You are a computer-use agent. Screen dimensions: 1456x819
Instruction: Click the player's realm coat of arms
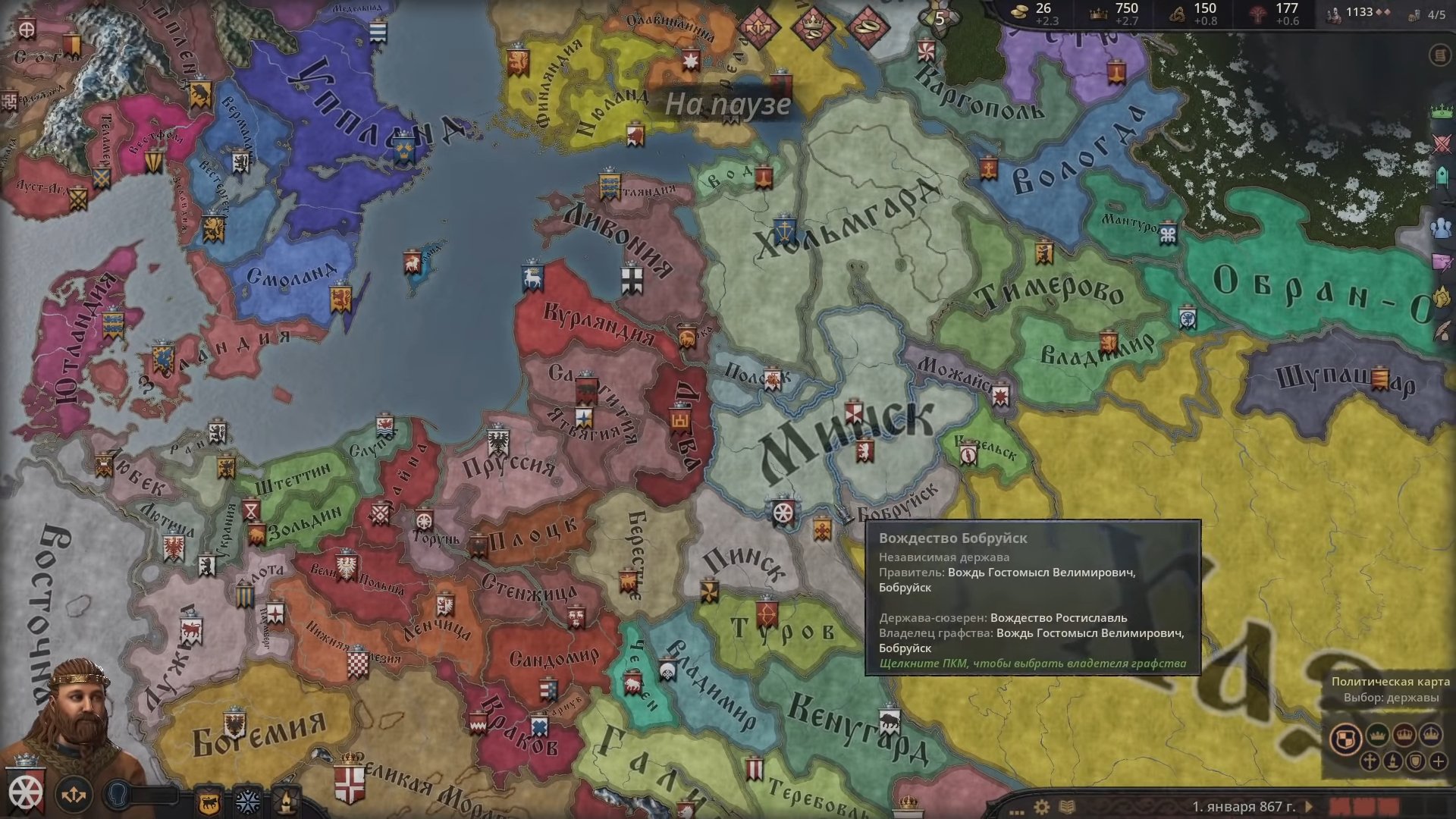click(25, 792)
